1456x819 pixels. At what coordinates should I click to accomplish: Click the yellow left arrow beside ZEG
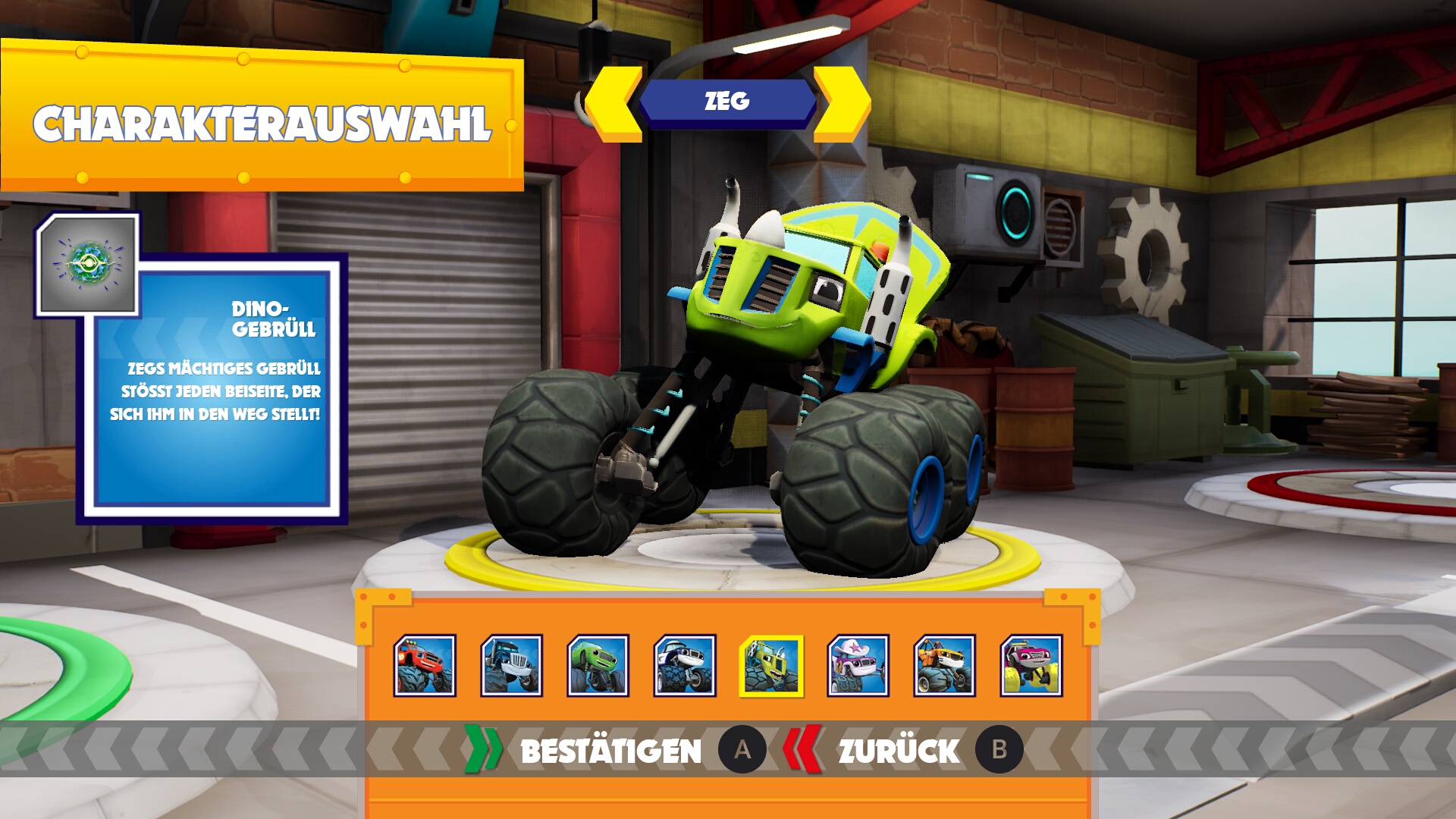613,104
